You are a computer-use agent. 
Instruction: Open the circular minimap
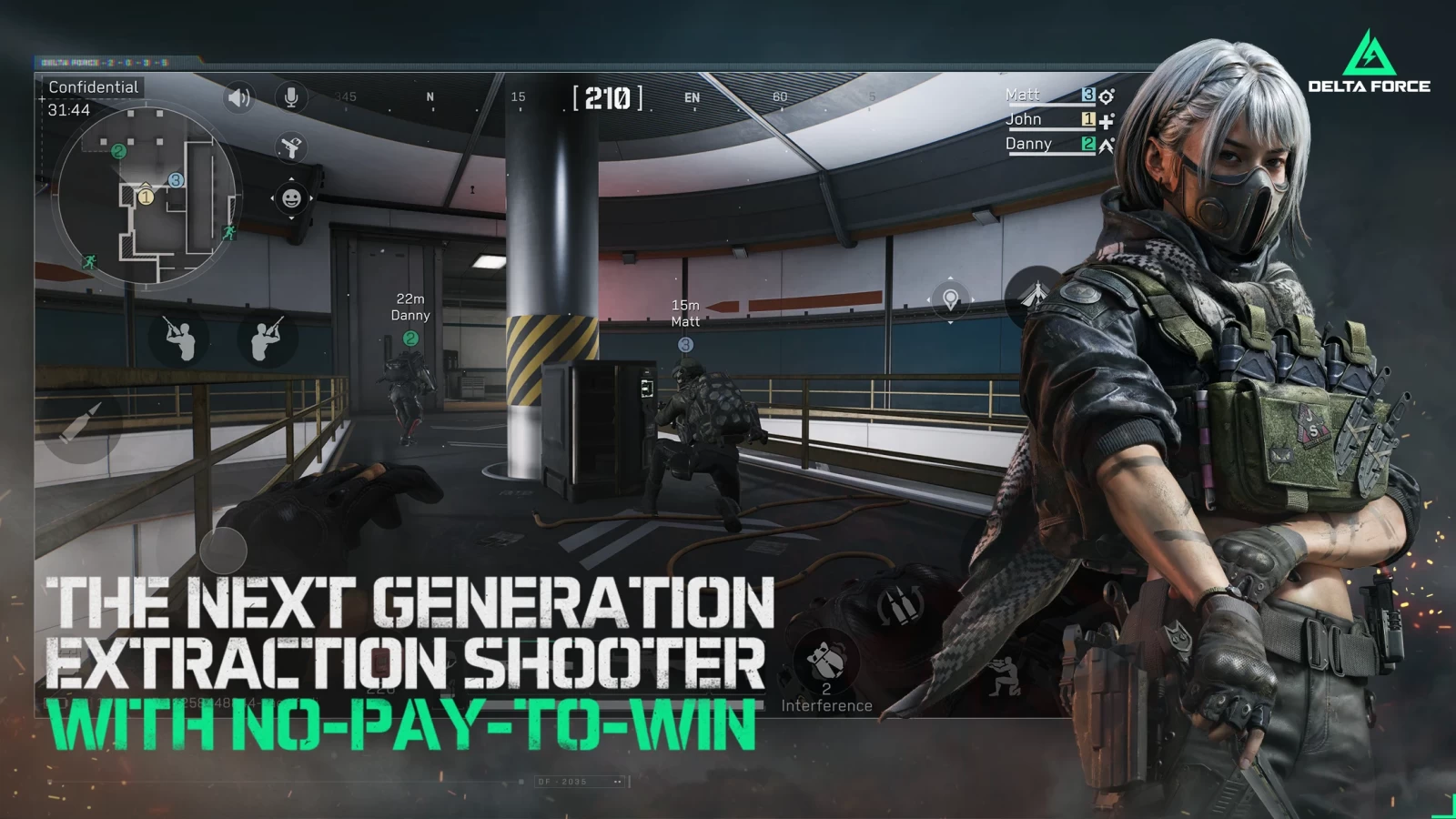pyautogui.click(x=147, y=196)
